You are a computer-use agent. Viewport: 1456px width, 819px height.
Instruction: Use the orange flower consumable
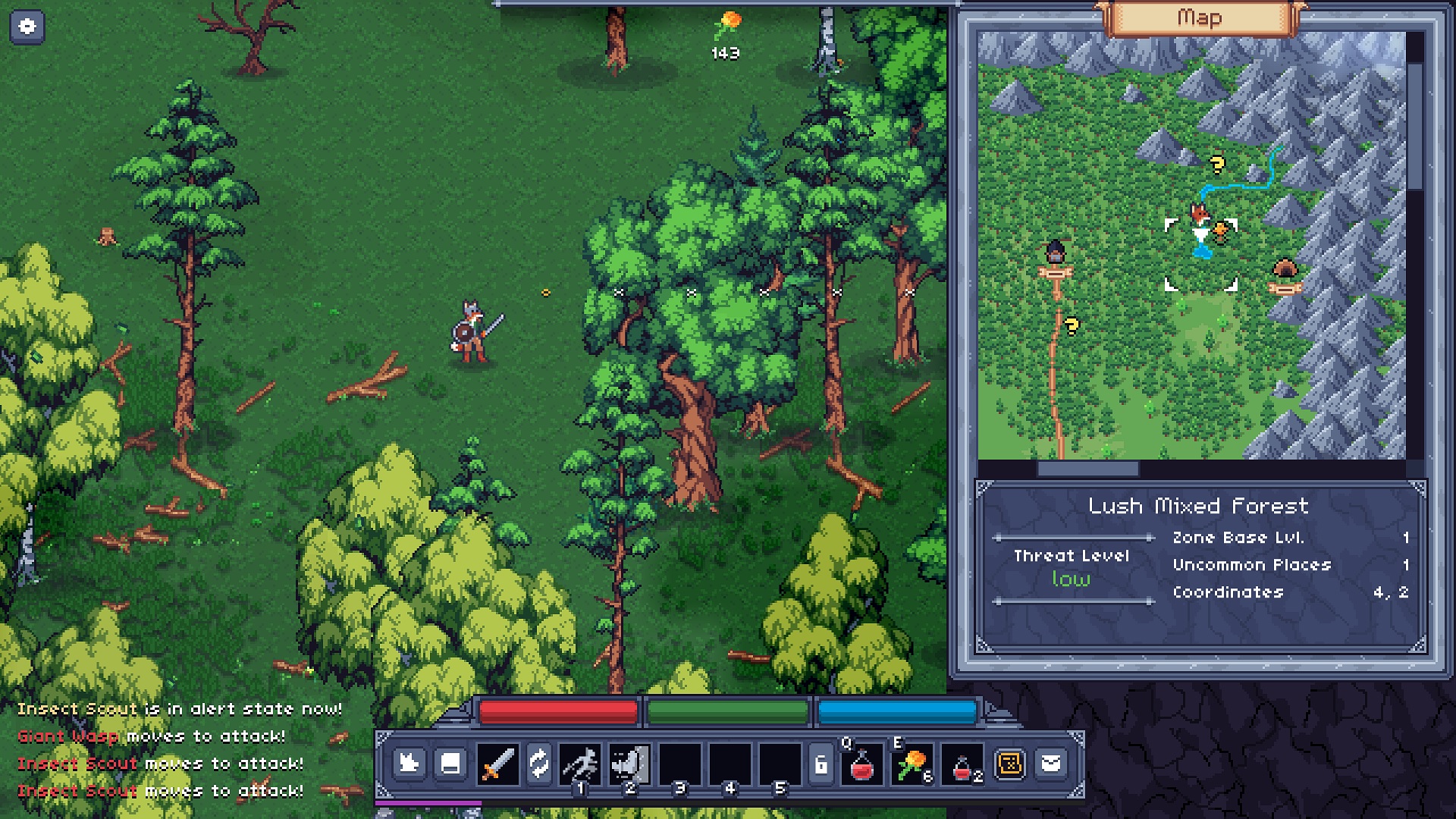click(x=912, y=764)
